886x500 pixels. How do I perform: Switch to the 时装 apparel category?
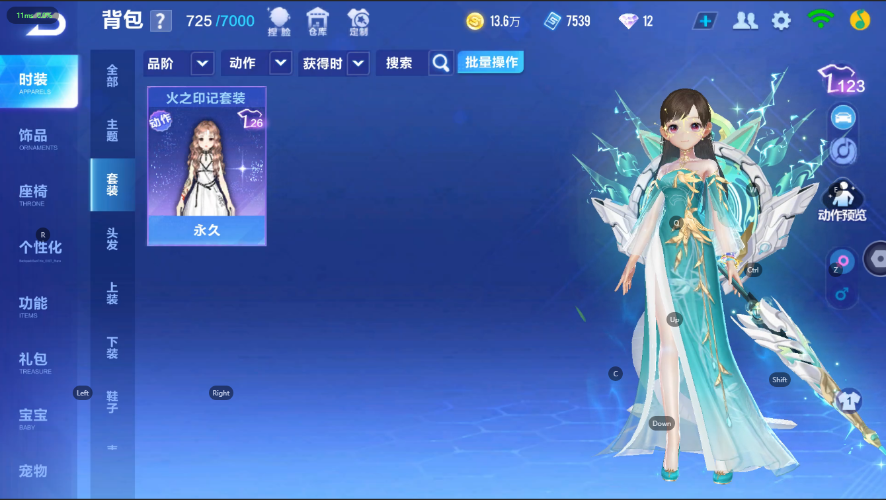[x=38, y=81]
